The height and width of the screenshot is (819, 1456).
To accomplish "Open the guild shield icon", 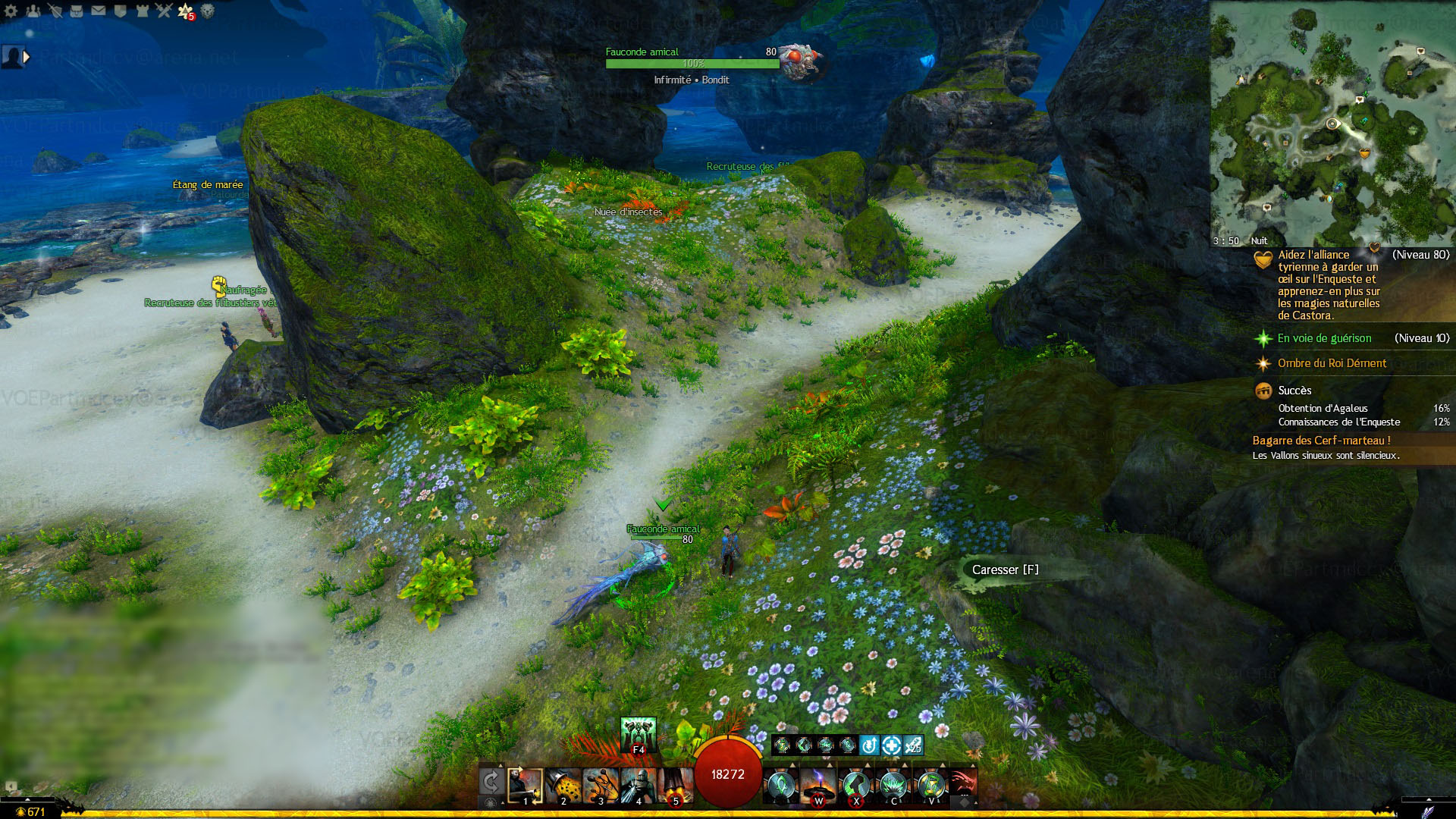I will (120, 11).
